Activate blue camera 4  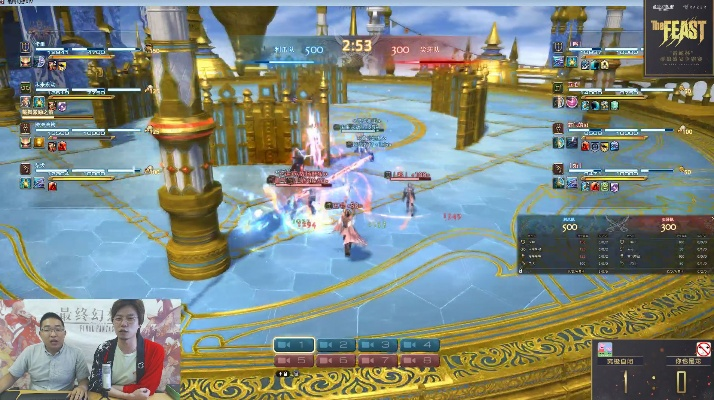click(420, 345)
